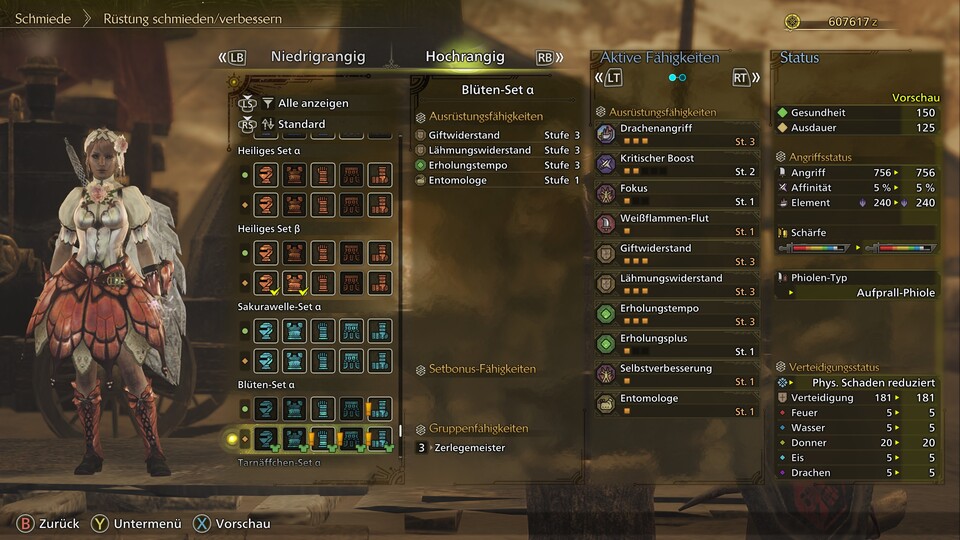
Task: Switch to the Hochrangig tab
Action: (464, 57)
